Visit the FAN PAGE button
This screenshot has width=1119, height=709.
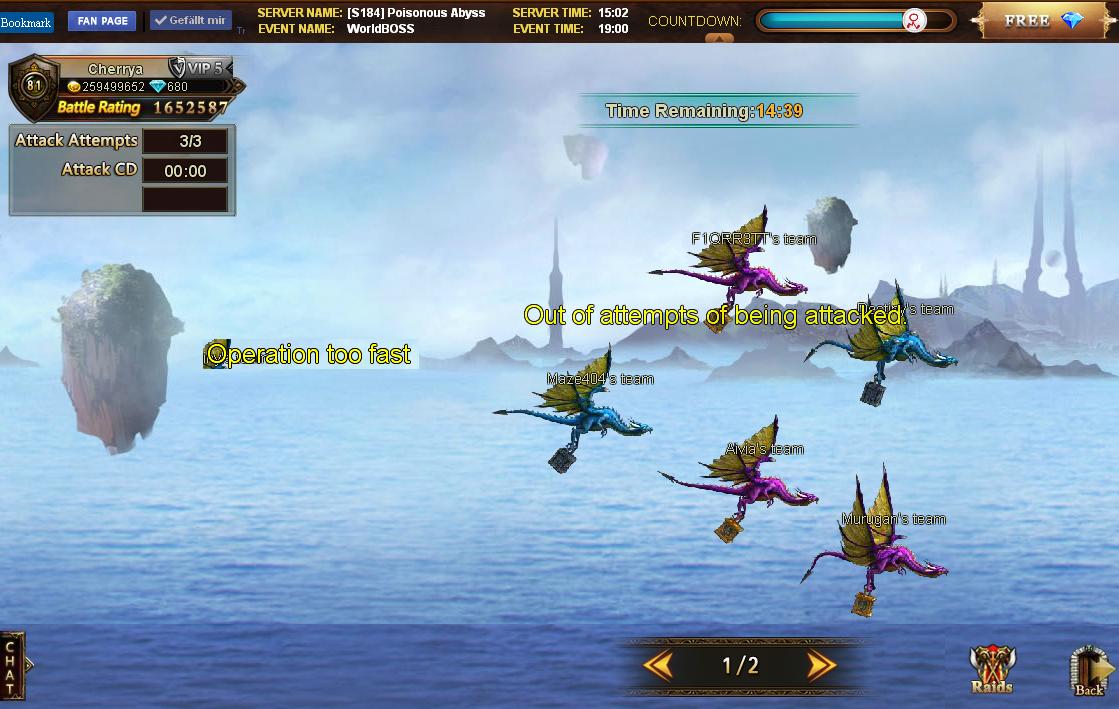tap(102, 21)
